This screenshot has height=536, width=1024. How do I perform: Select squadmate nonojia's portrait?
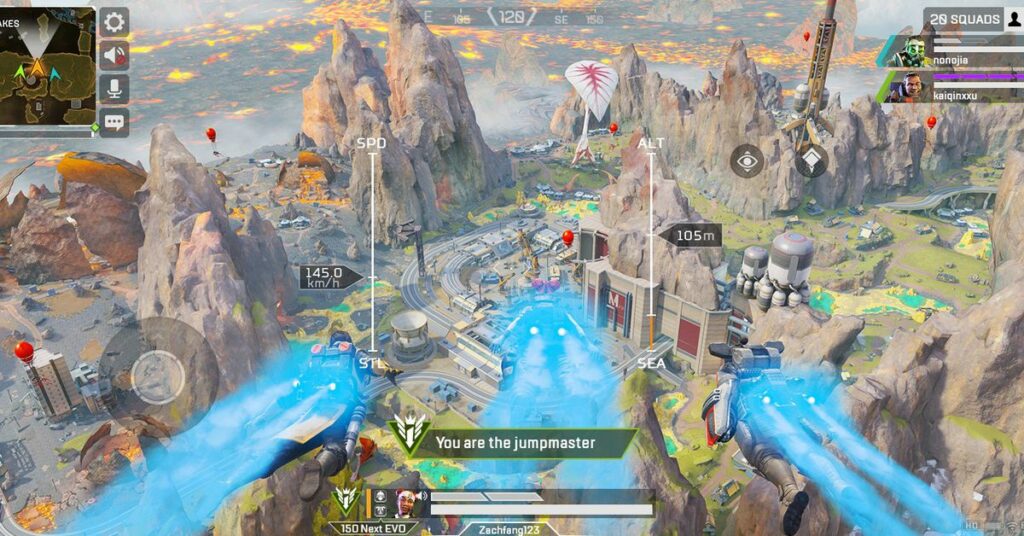[x=915, y=51]
